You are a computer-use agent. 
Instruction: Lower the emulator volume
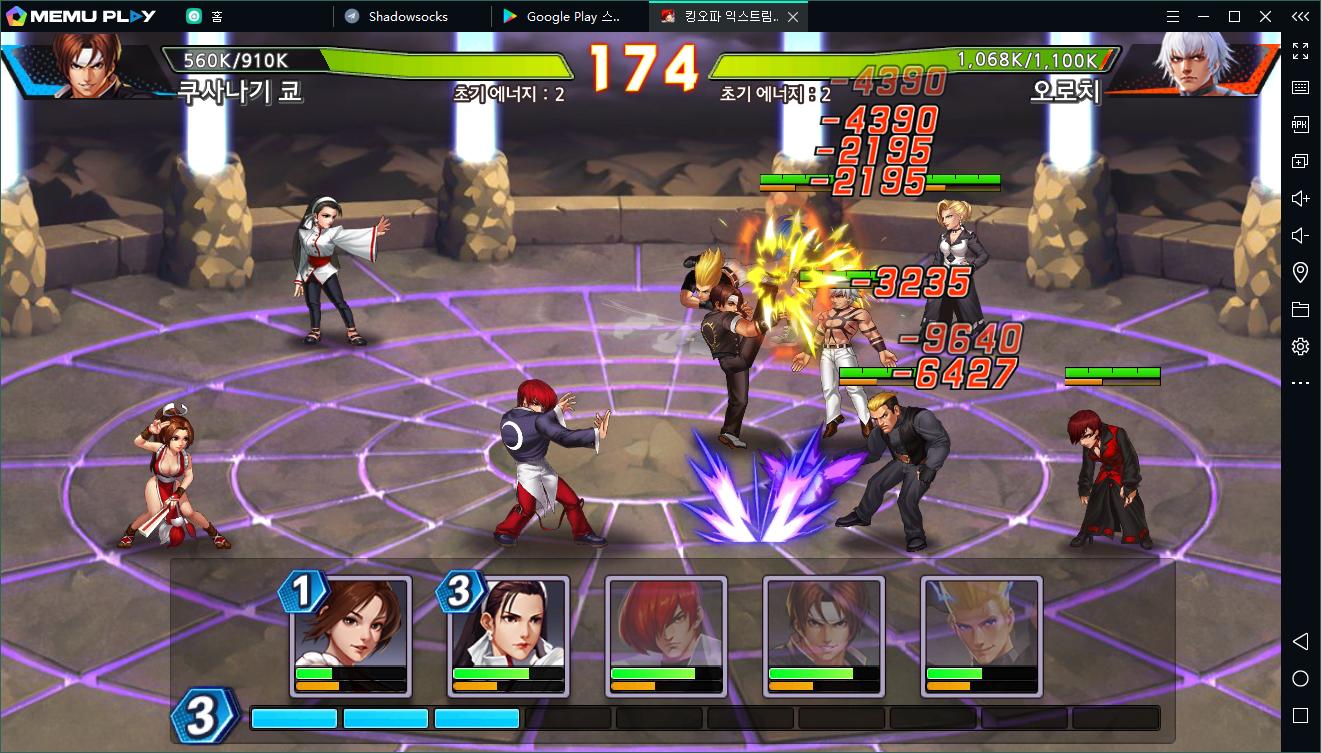pos(1300,235)
